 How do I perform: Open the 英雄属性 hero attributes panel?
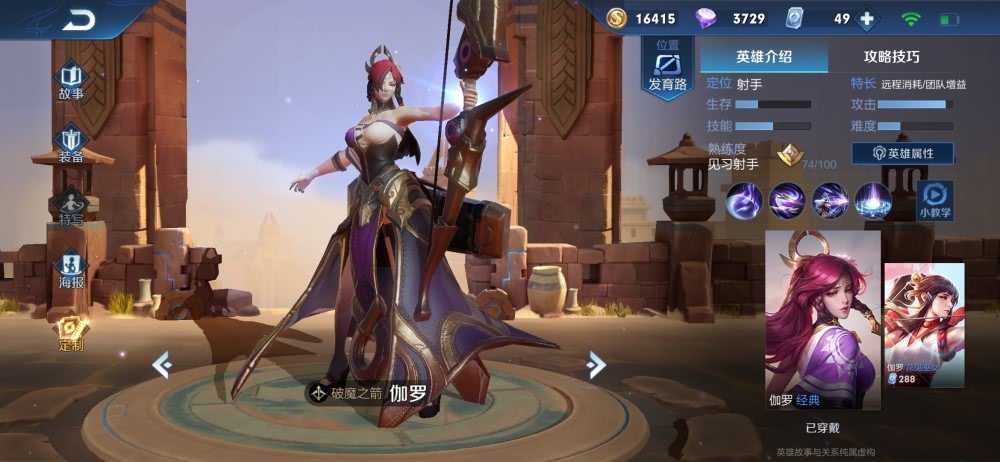pos(902,154)
